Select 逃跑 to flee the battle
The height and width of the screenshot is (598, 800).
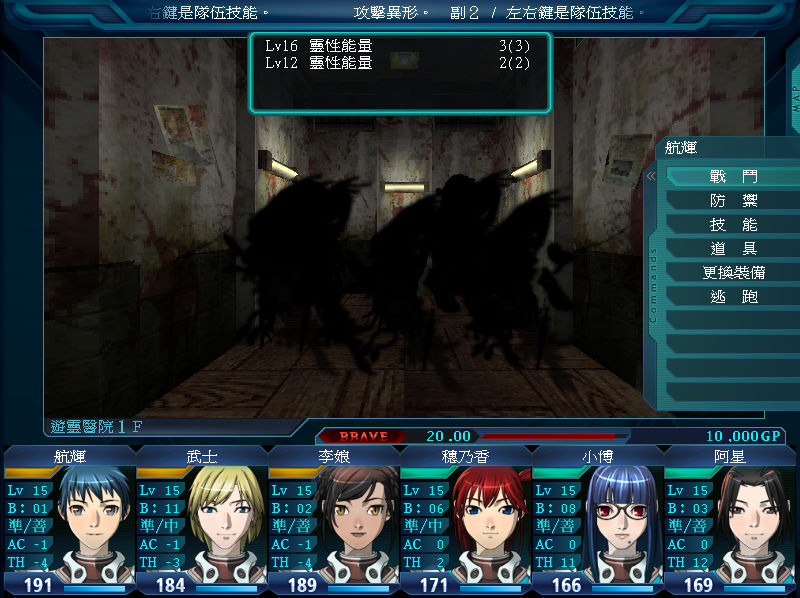(x=733, y=297)
